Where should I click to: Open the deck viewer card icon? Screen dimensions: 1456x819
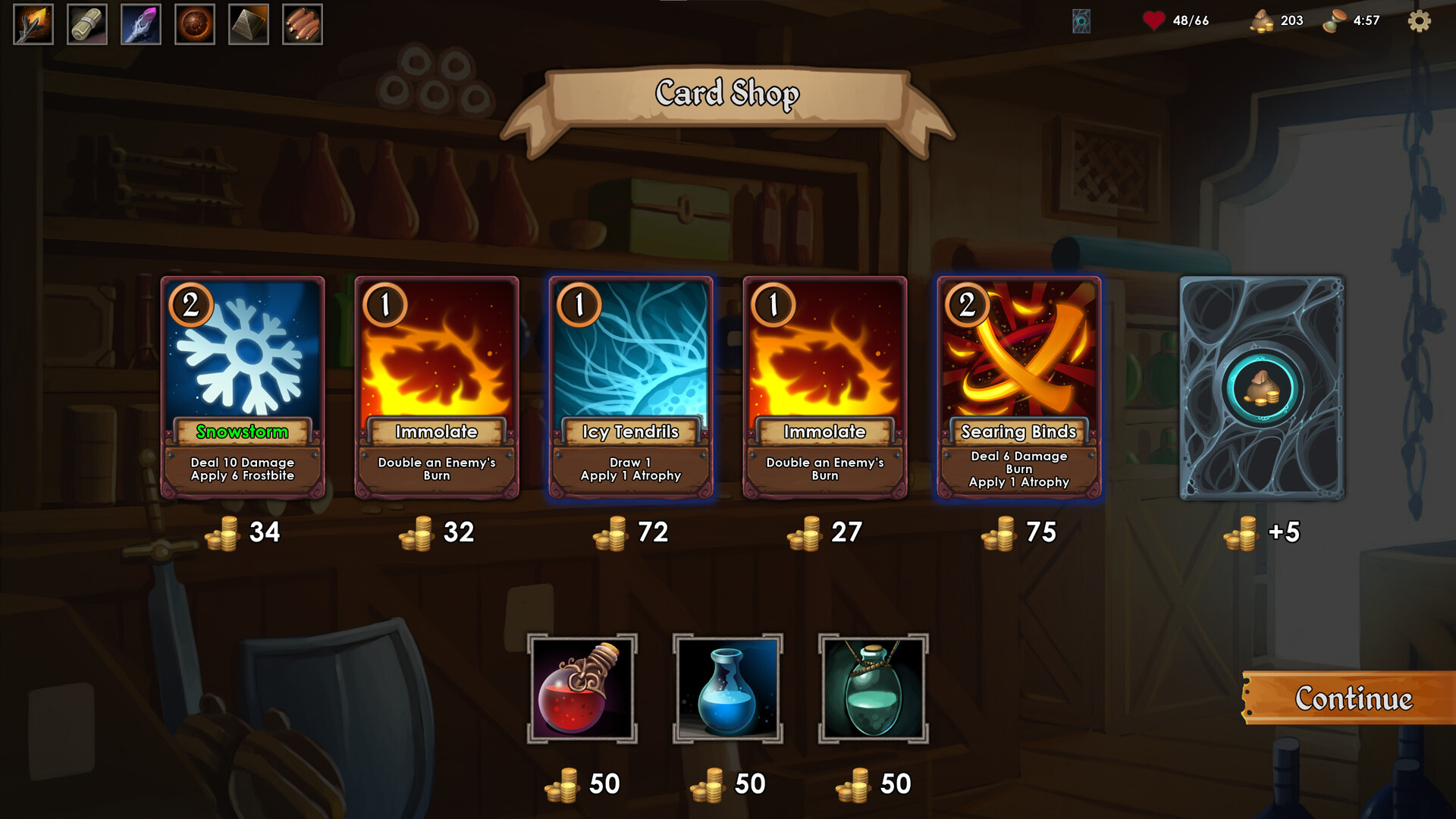1083,20
